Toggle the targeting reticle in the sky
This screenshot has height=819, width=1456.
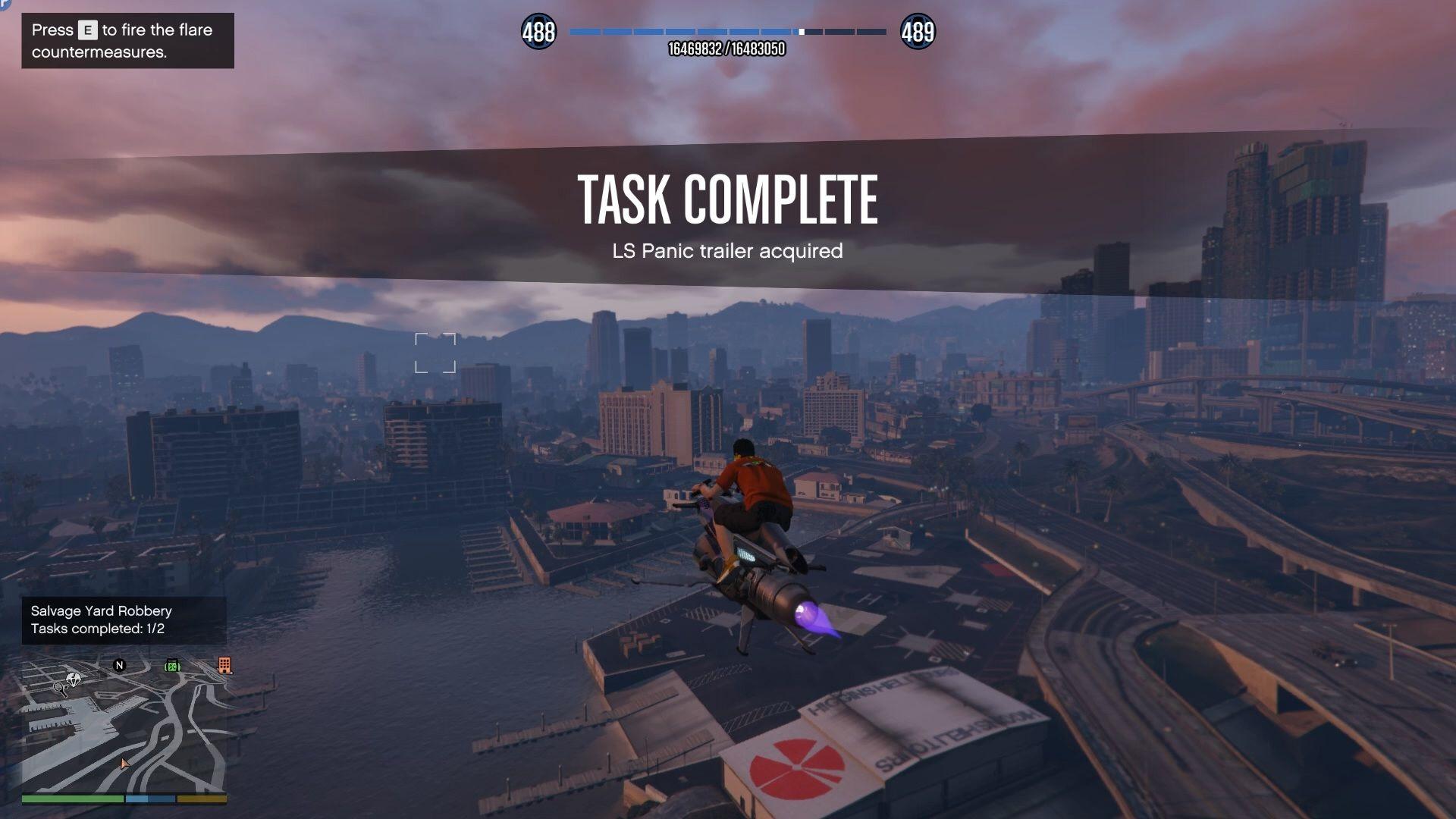click(x=435, y=353)
